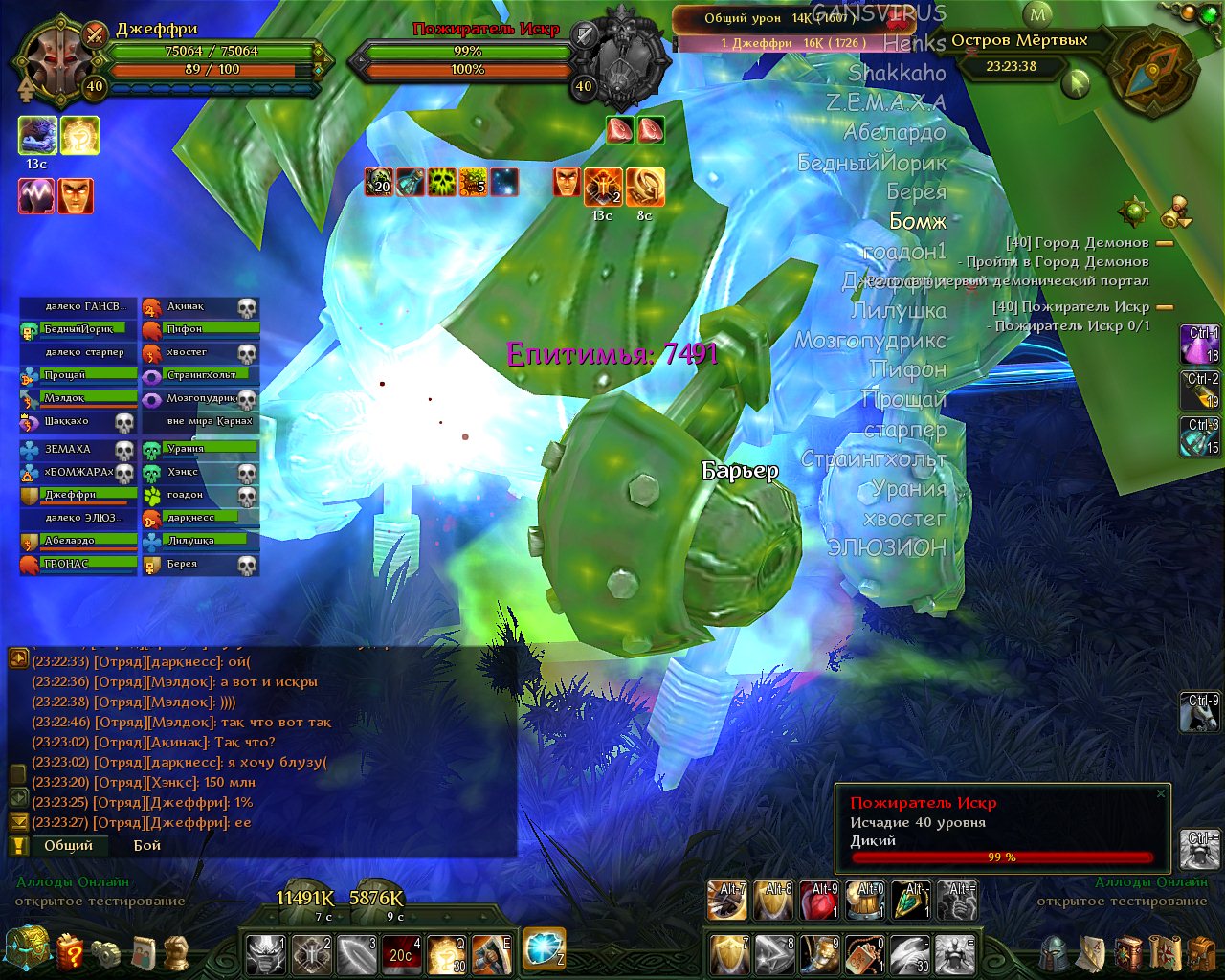Use the hammer strike ability on key E
The width and height of the screenshot is (1225, 980).
[x=491, y=954]
